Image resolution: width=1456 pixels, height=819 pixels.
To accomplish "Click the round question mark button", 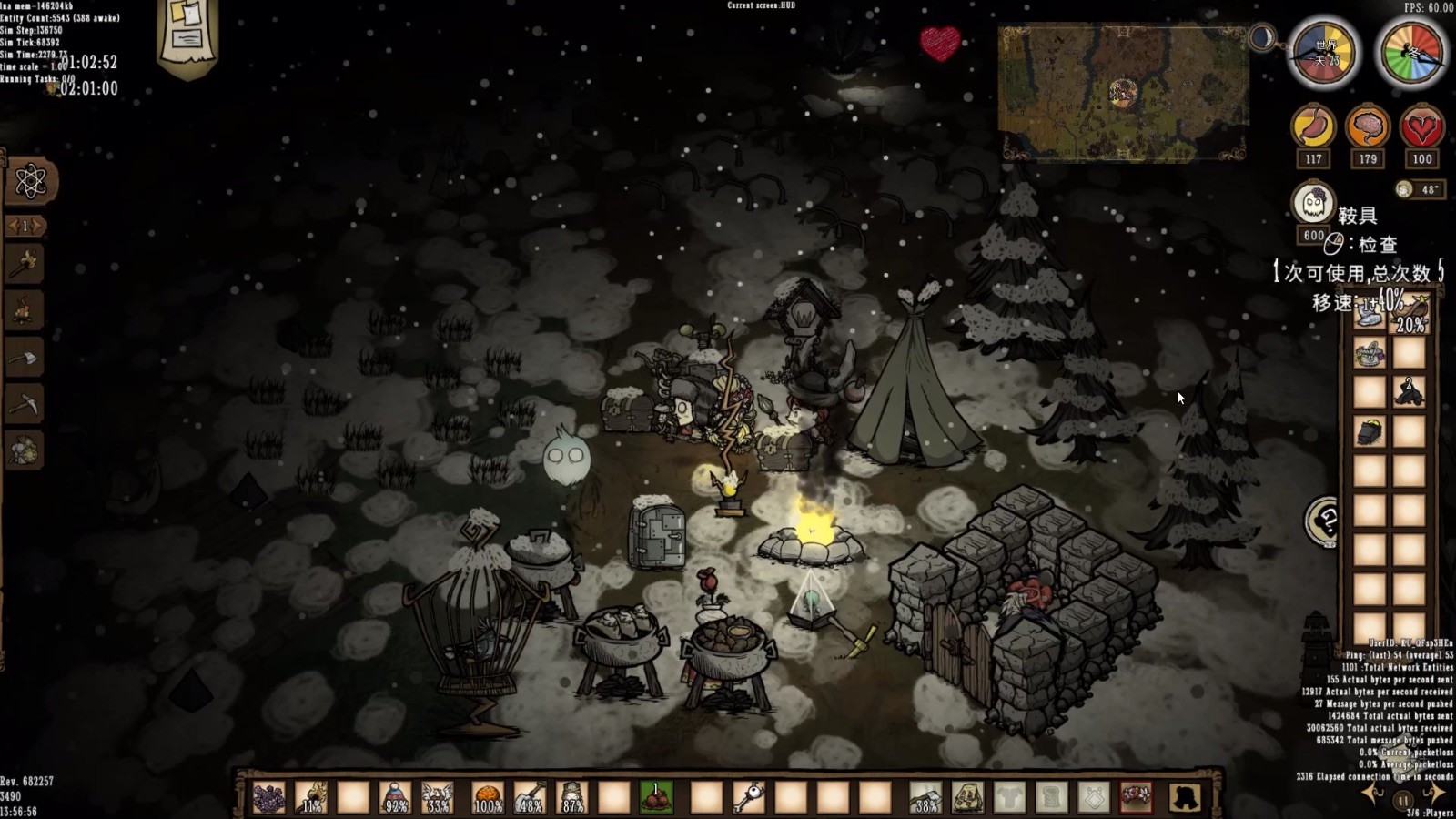I will [1324, 522].
